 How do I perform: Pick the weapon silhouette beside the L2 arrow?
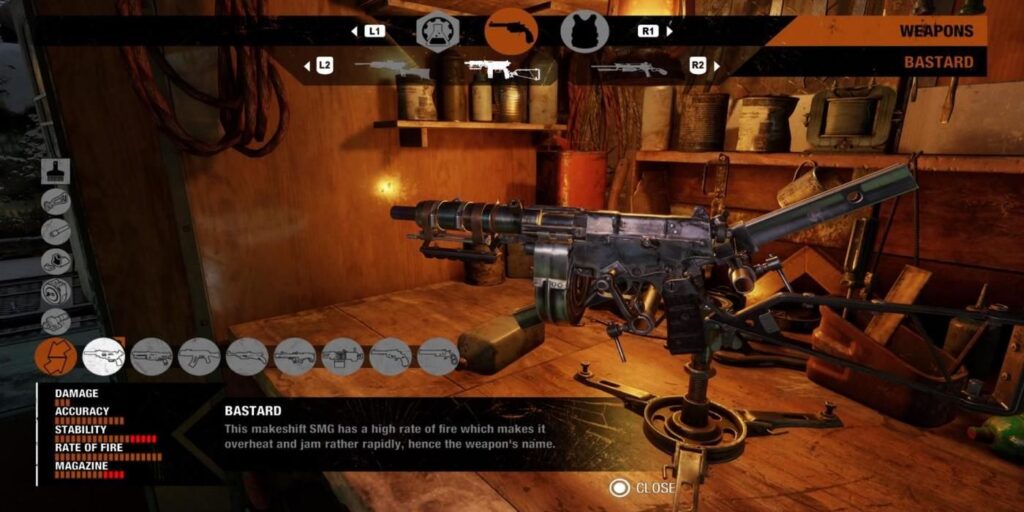click(391, 68)
